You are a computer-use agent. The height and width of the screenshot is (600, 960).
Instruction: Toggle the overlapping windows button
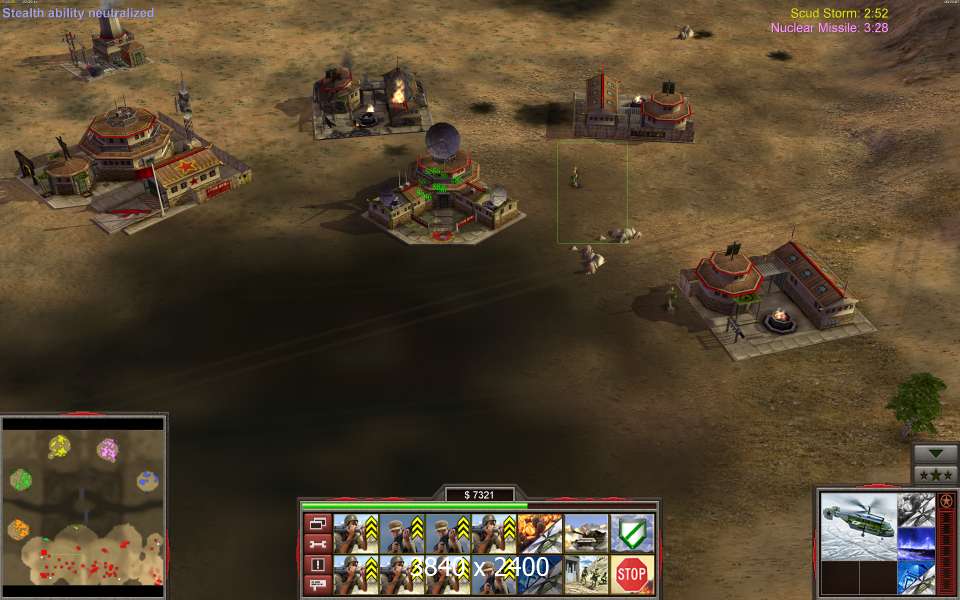click(318, 523)
